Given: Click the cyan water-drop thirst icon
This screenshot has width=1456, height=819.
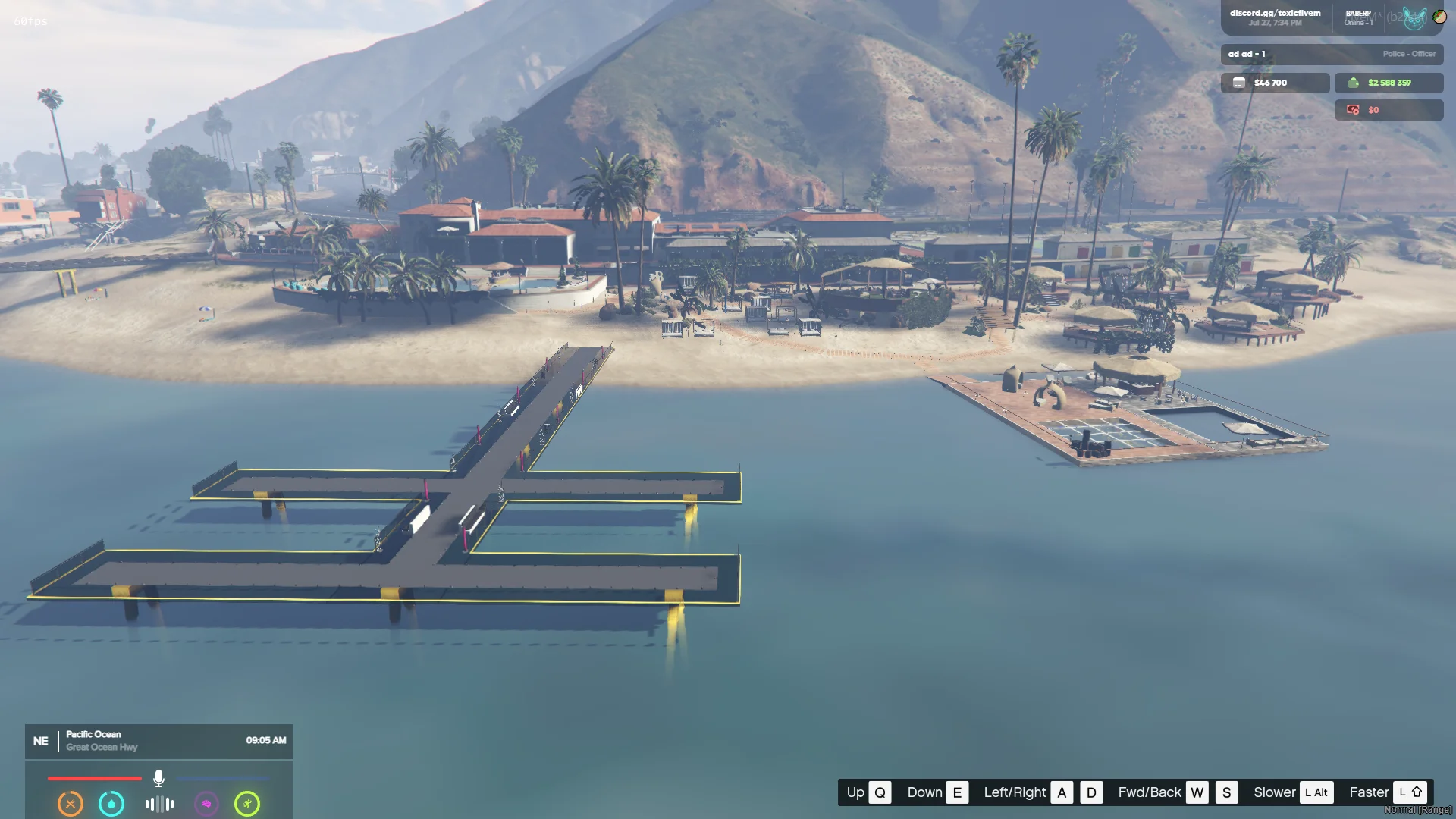Looking at the screenshot, I should pyautogui.click(x=111, y=804).
